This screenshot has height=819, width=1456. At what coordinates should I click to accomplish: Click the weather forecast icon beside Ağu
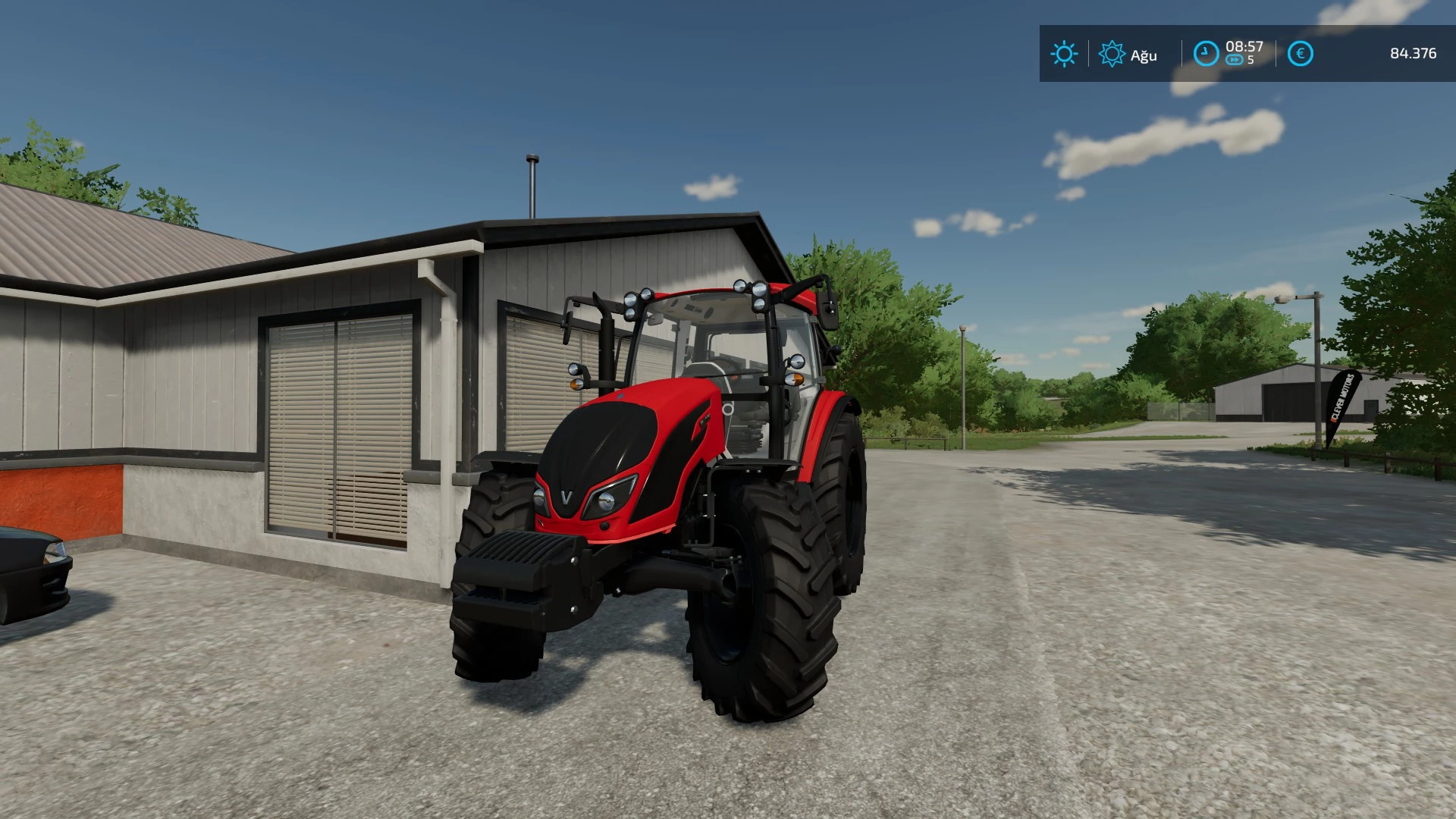pyautogui.click(x=1112, y=54)
